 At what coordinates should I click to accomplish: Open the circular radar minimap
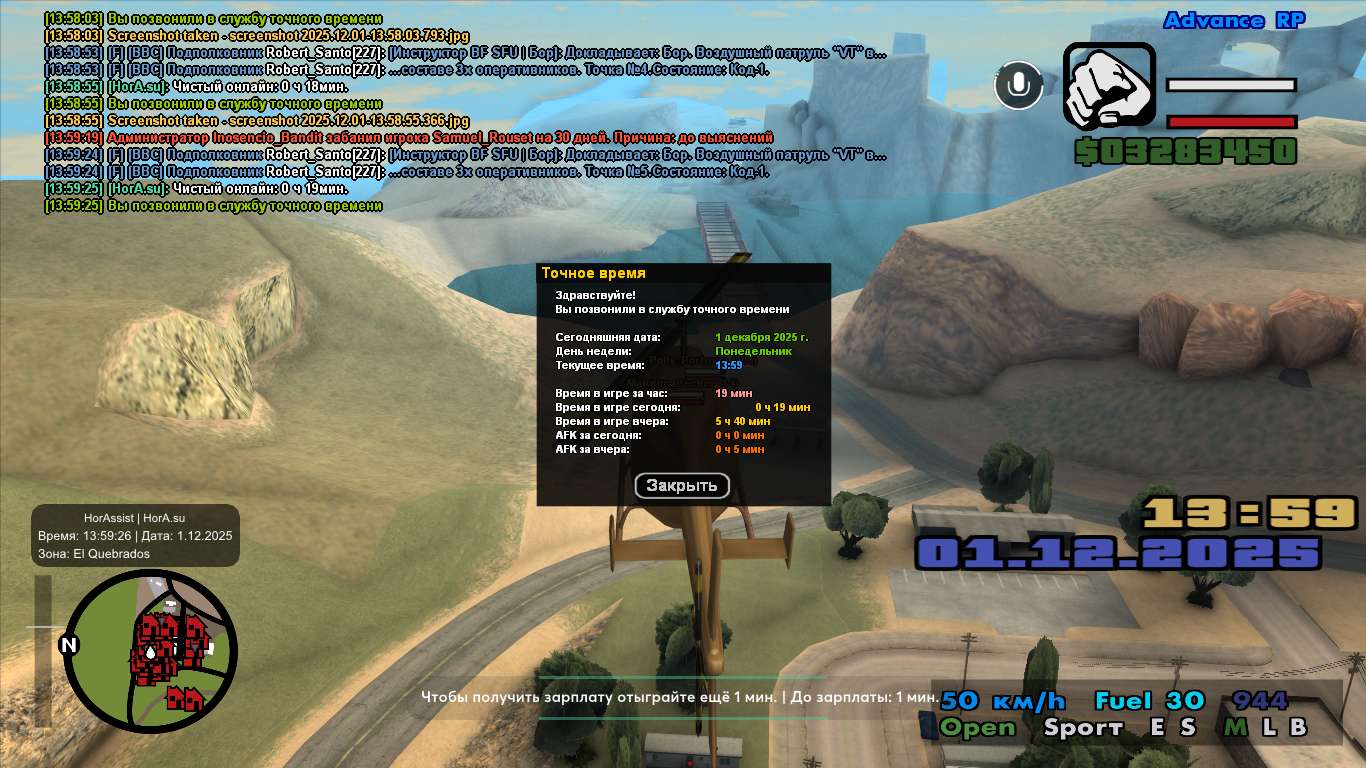[x=150, y=651]
